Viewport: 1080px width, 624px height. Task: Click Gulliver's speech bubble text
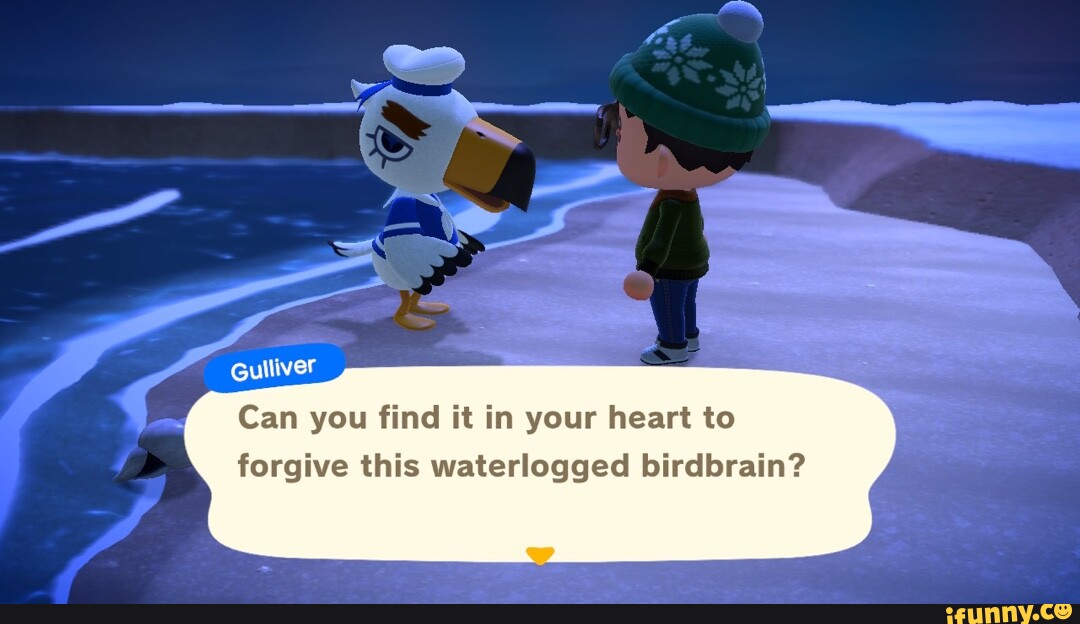click(x=520, y=442)
